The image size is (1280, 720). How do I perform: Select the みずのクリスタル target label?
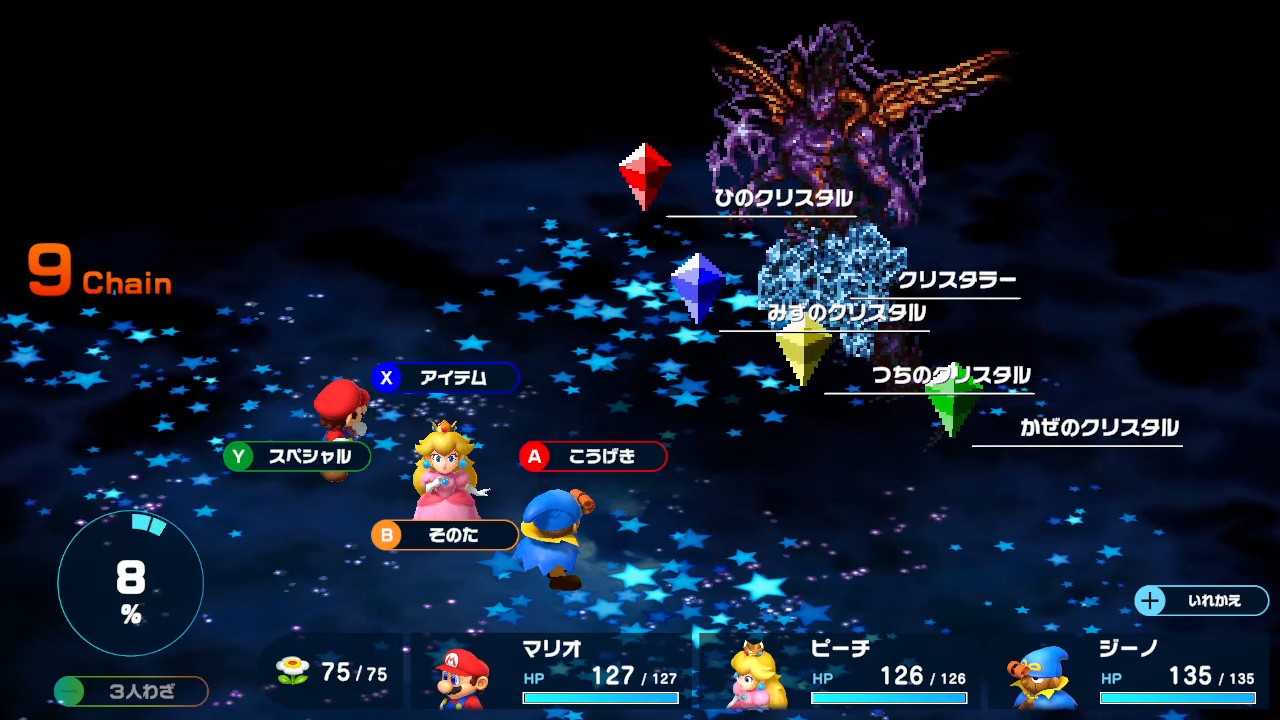click(845, 312)
